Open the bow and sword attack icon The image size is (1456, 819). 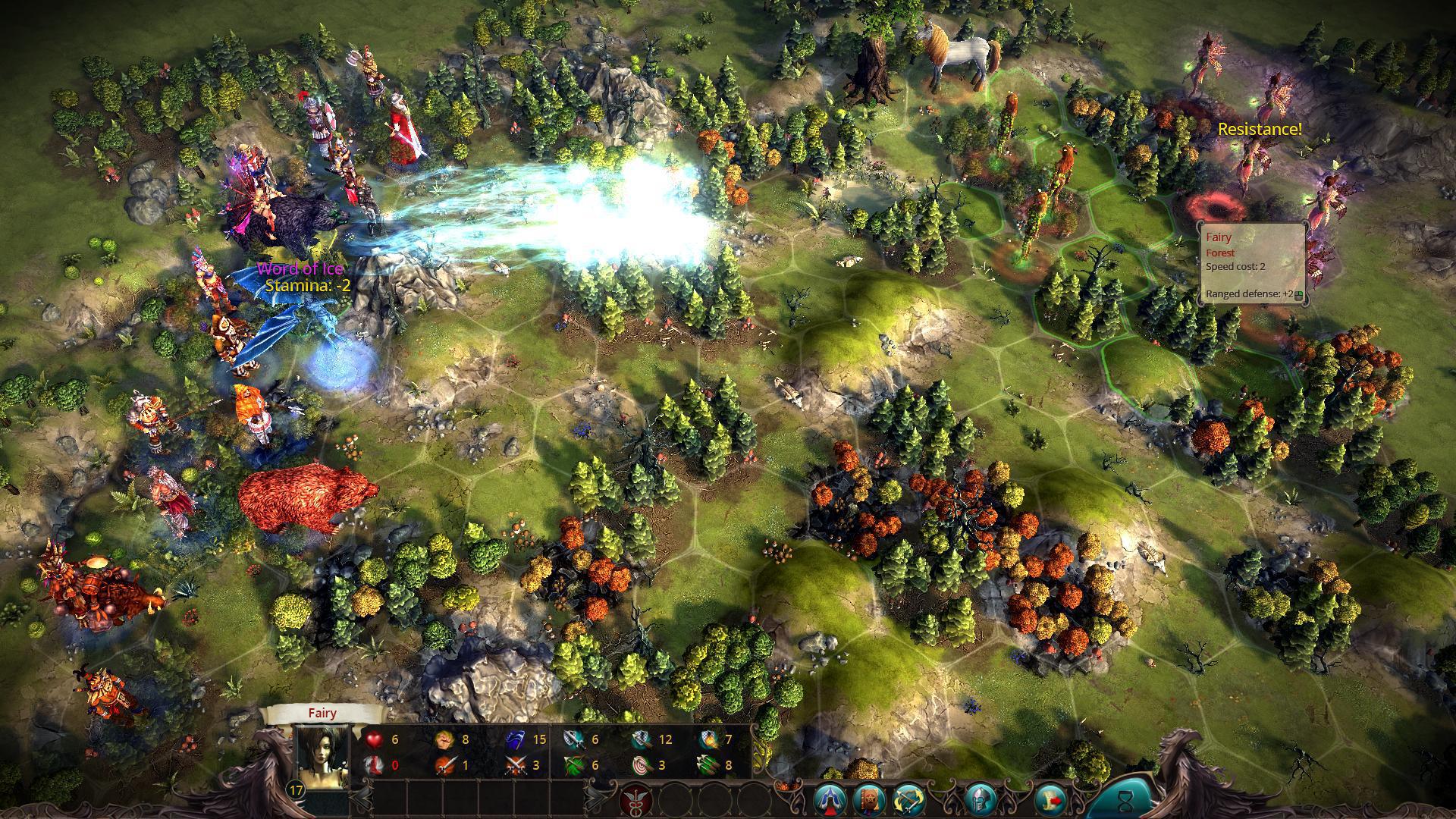pyautogui.click(x=908, y=800)
